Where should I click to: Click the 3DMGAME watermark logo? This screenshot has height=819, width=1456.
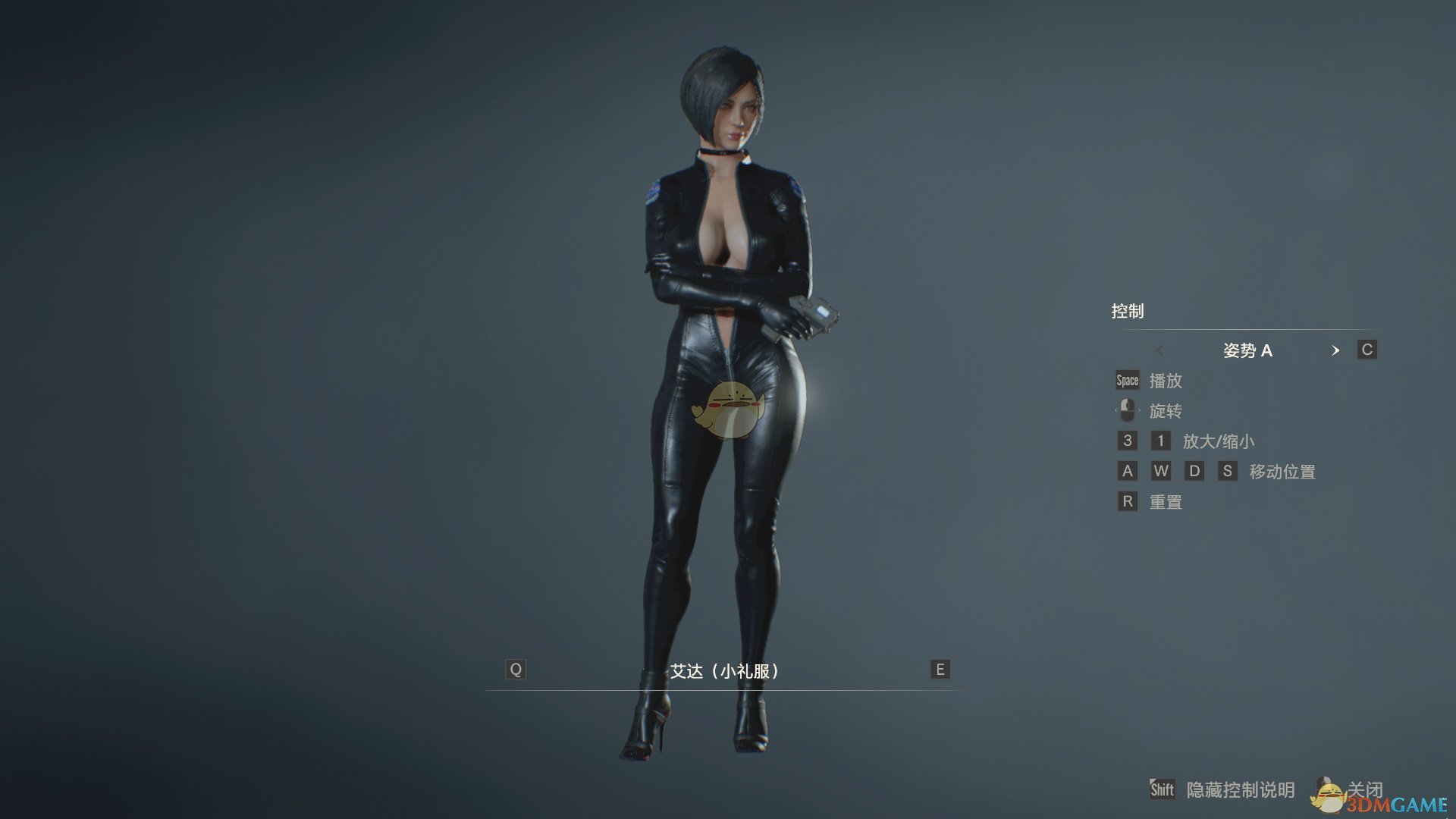(1398, 805)
